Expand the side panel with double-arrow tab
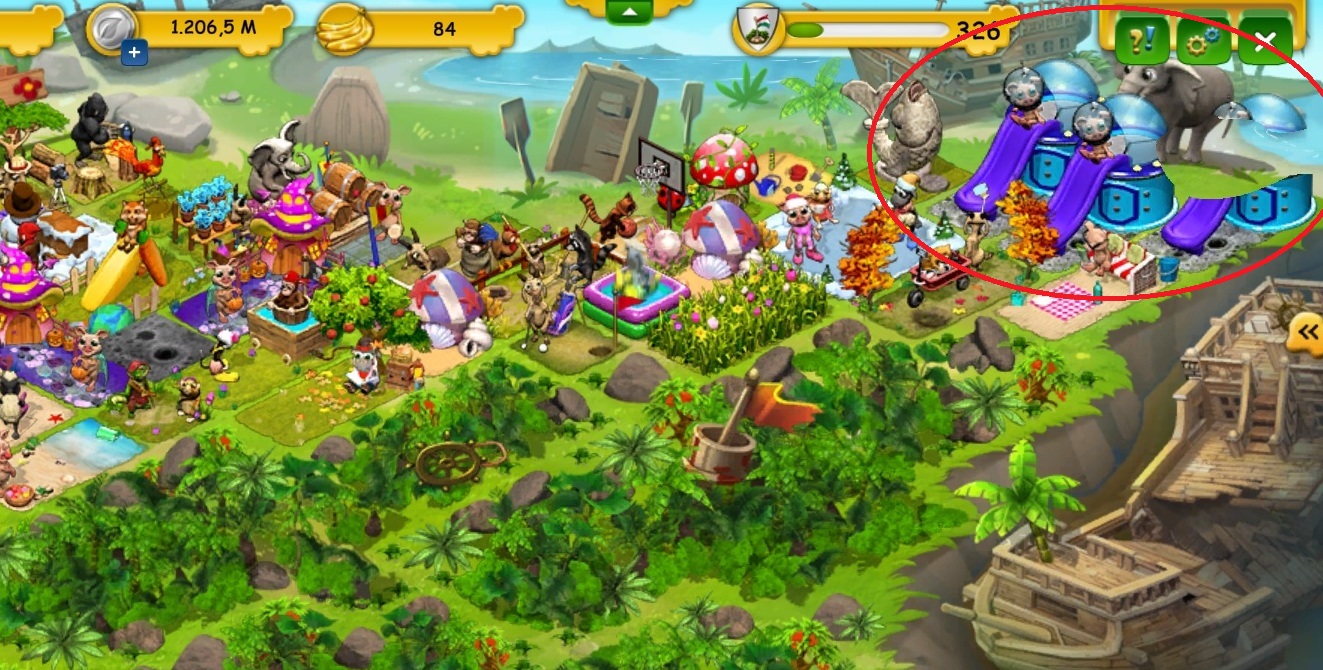The height and width of the screenshot is (670, 1323). pyautogui.click(x=1305, y=332)
